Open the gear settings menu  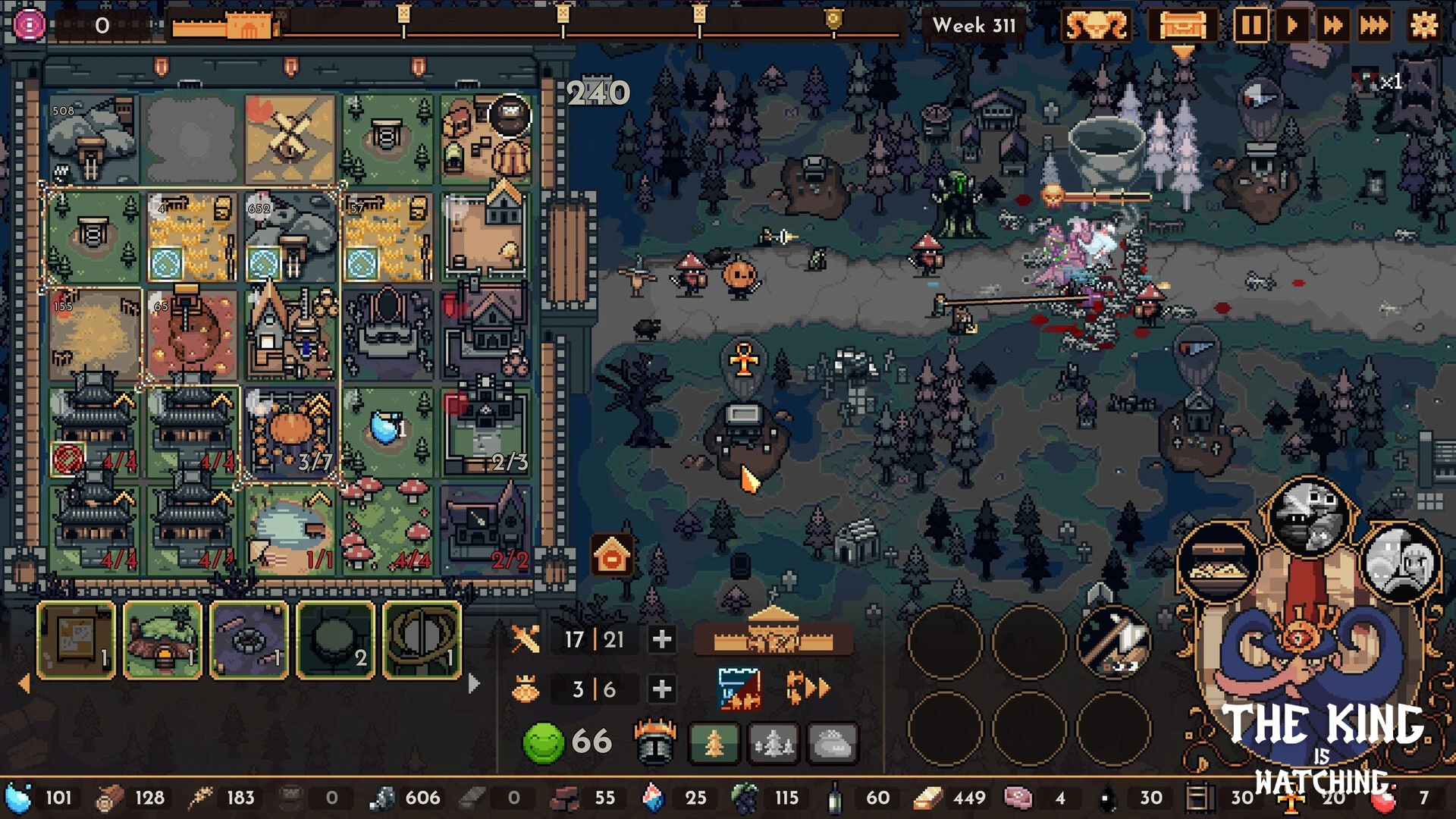pyautogui.click(x=1423, y=26)
